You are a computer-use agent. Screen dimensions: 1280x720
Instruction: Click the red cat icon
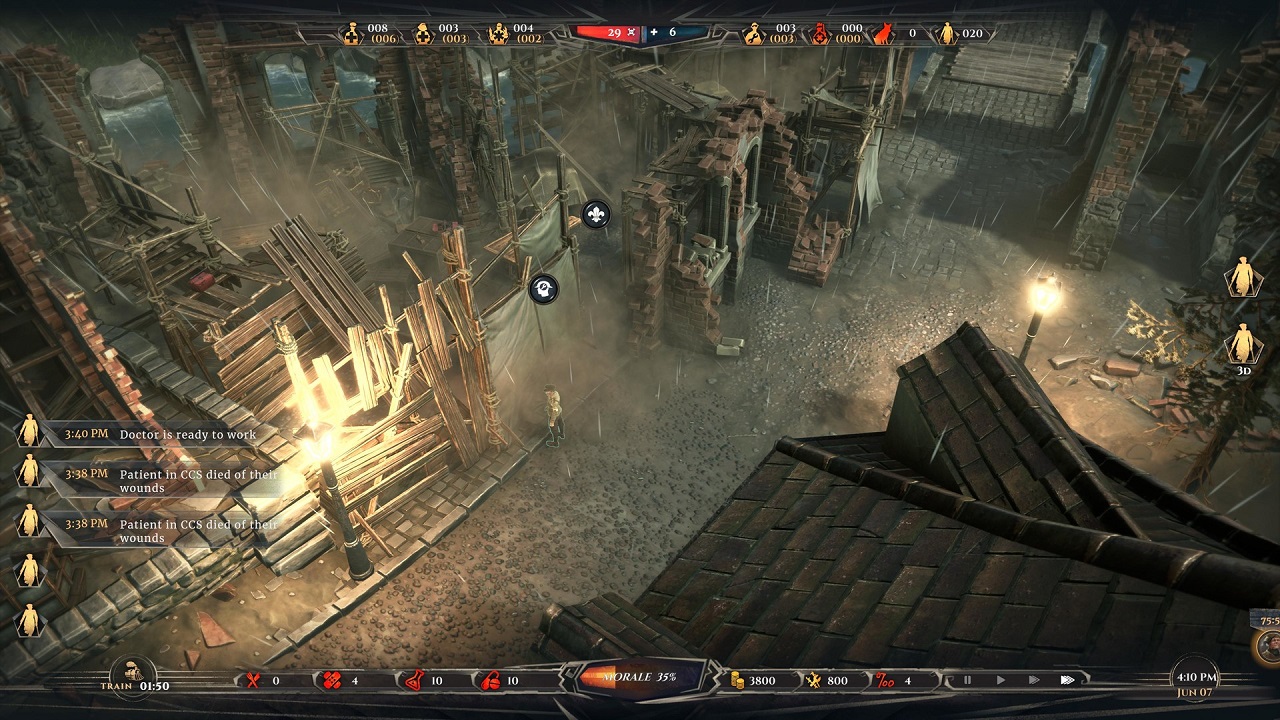(883, 34)
